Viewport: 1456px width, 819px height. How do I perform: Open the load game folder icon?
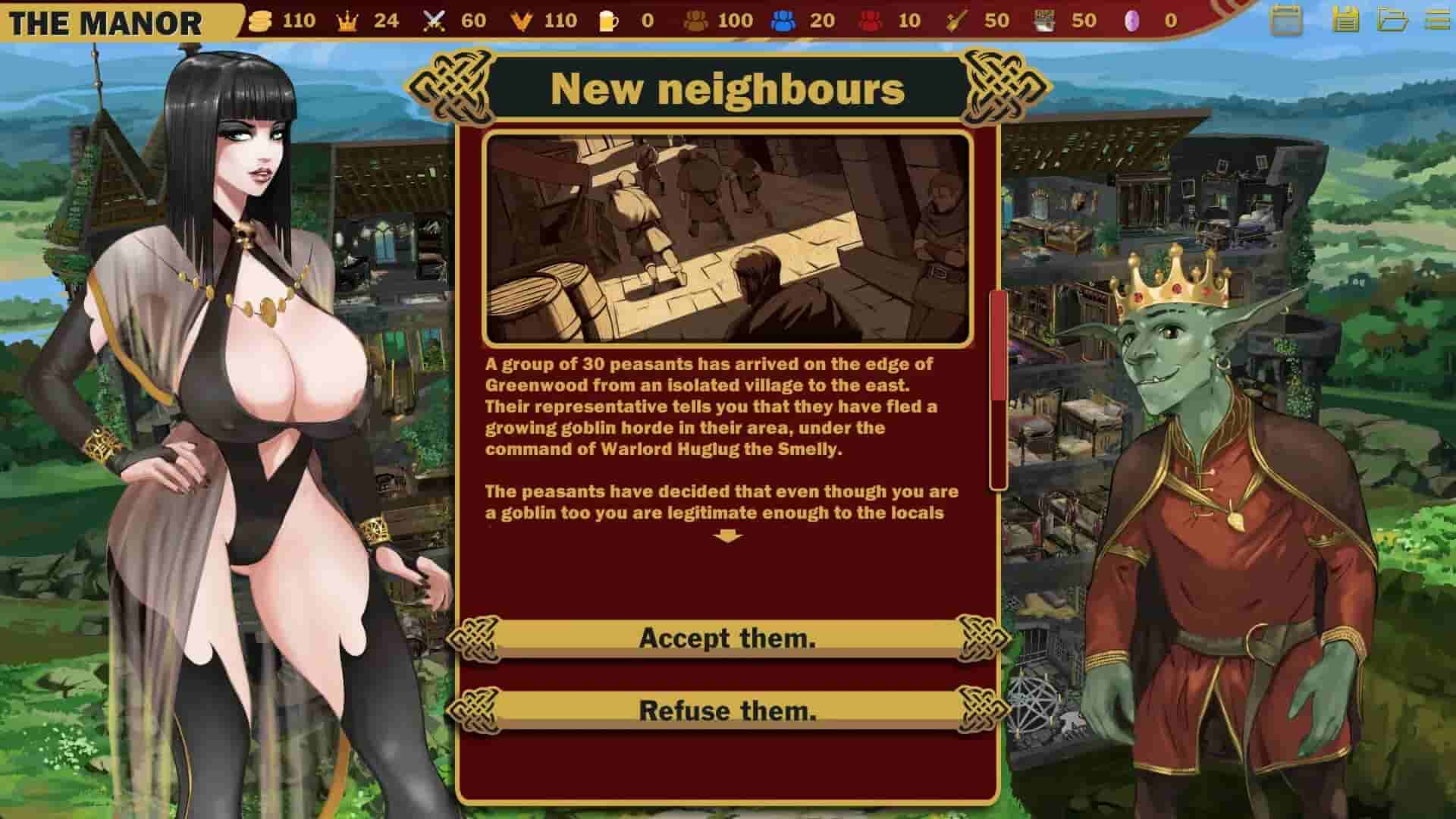pyautogui.click(x=1393, y=20)
